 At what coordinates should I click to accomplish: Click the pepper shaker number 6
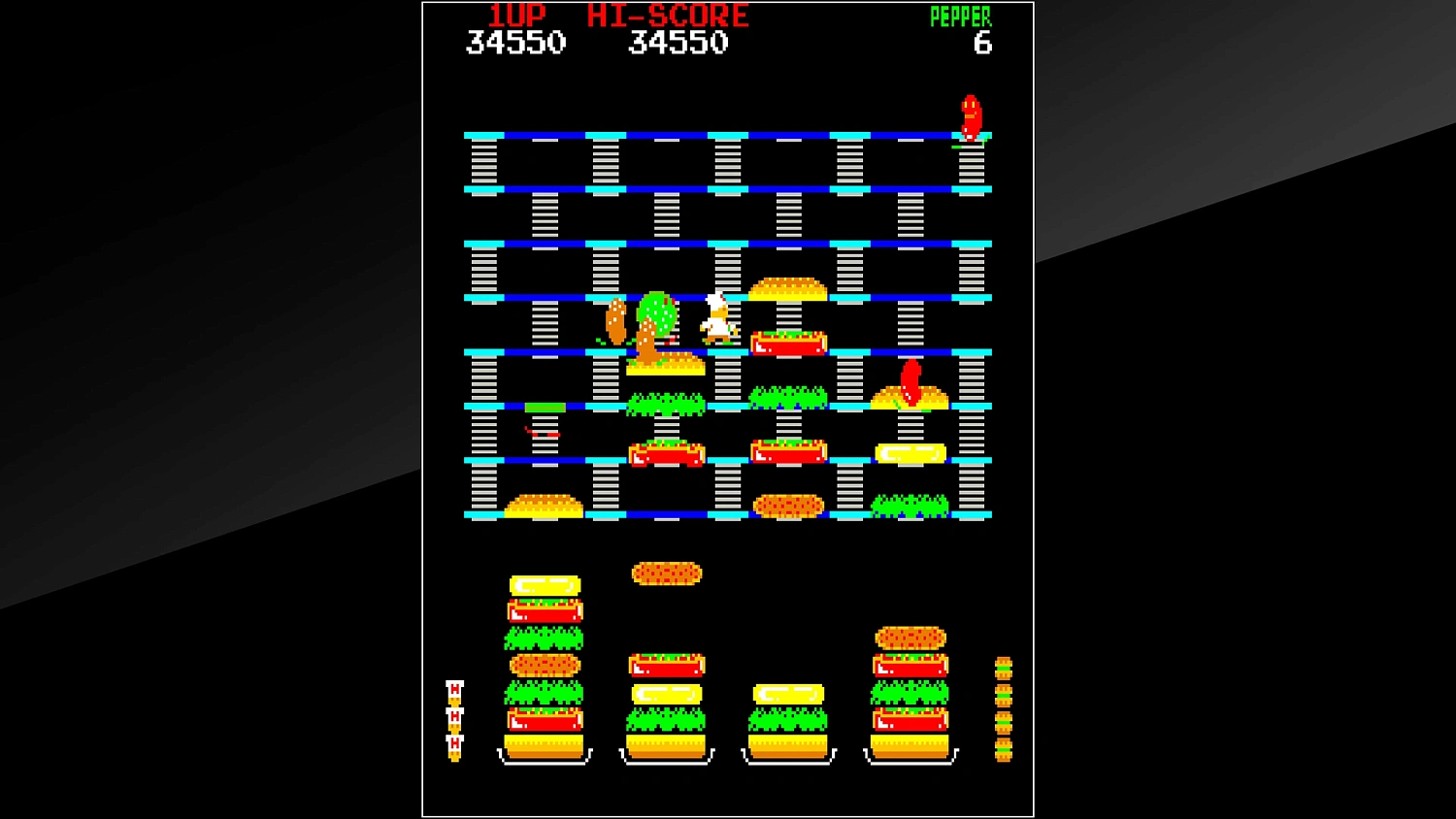[983, 42]
